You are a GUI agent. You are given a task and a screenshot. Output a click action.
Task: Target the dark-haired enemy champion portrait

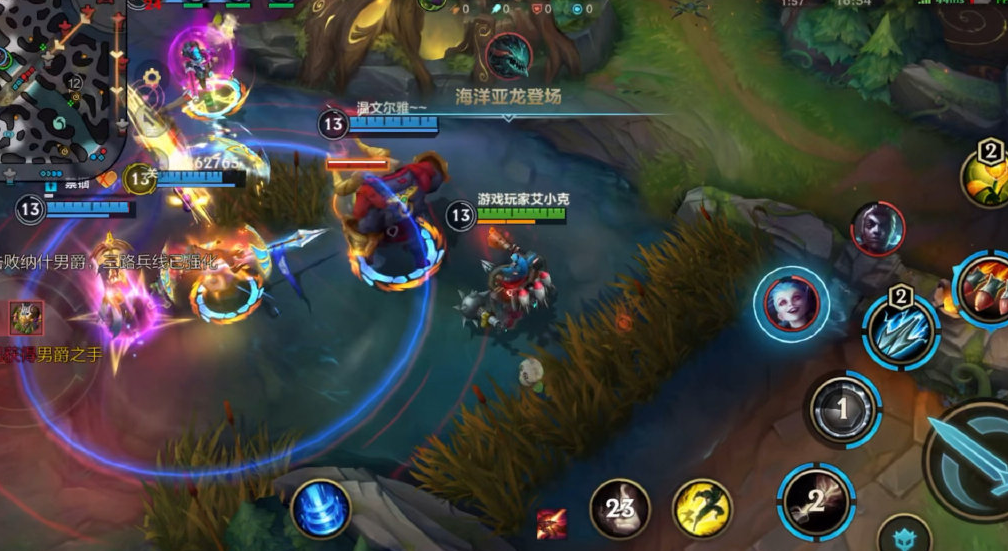[x=878, y=227]
